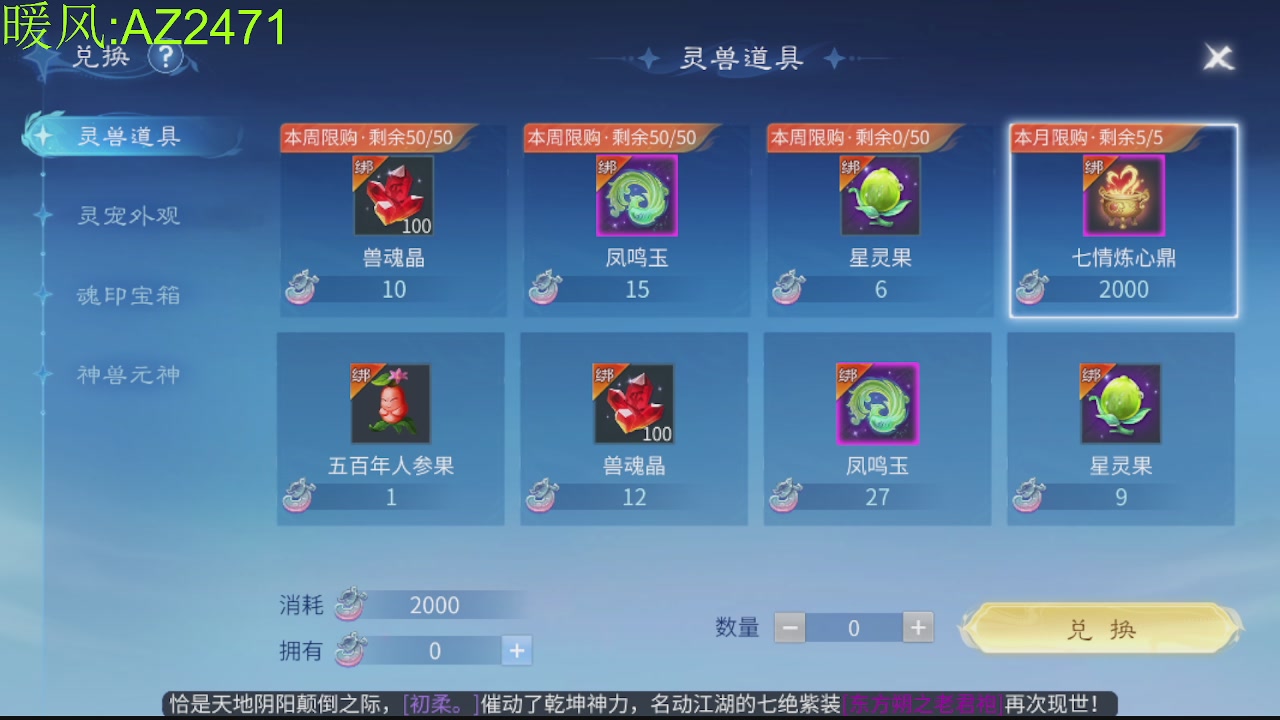Select the 兽魂晶 item icon
Viewport: 1280px width, 720px height.
click(x=391, y=195)
